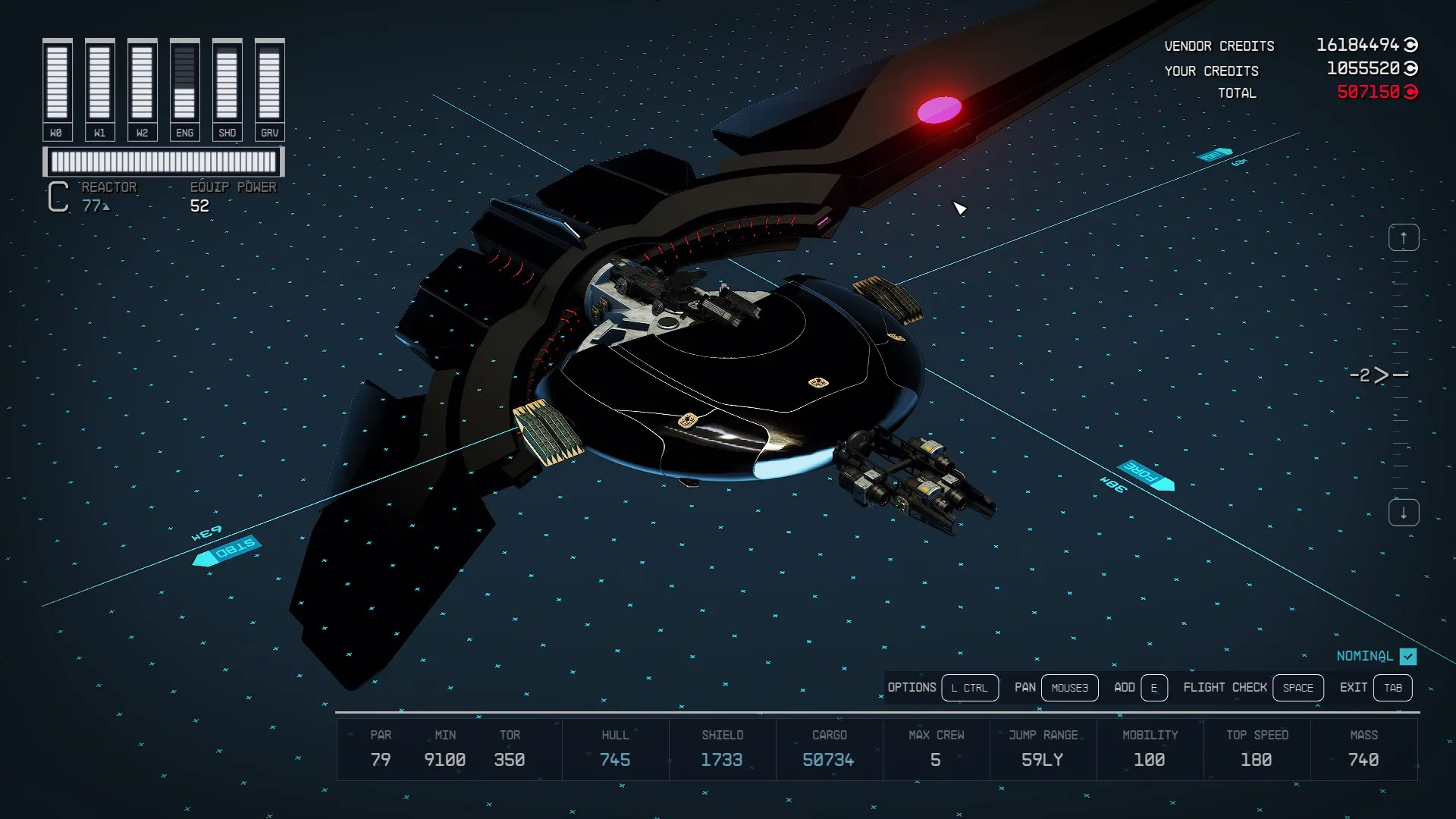Move down one ship builder floor level

pyautogui.click(x=1403, y=513)
